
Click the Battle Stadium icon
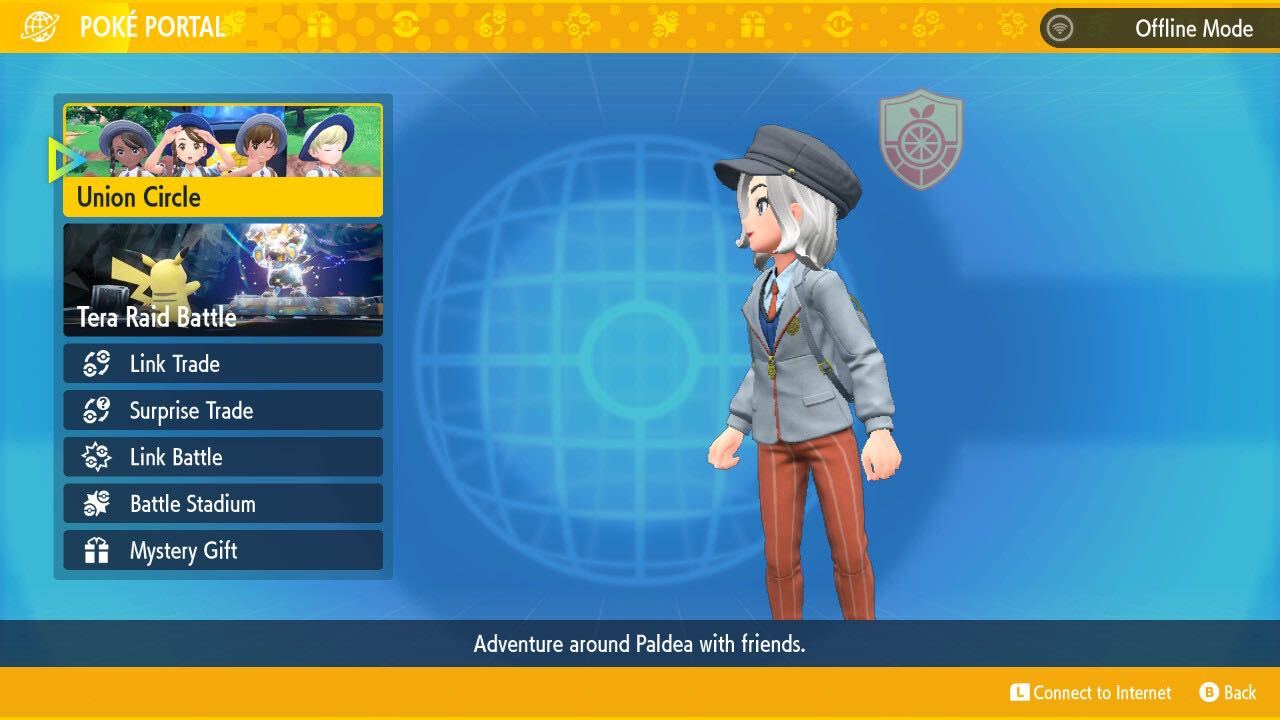click(x=95, y=504)
